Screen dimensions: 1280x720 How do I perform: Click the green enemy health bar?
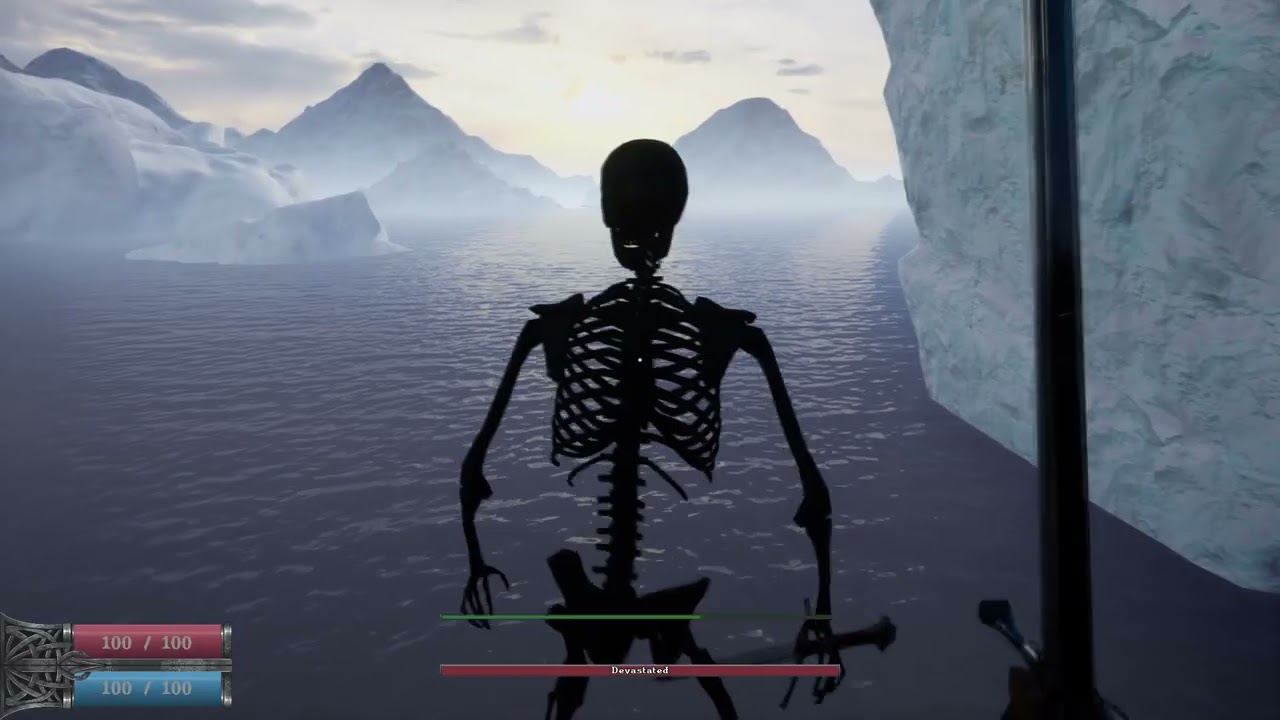coord(570,617)
